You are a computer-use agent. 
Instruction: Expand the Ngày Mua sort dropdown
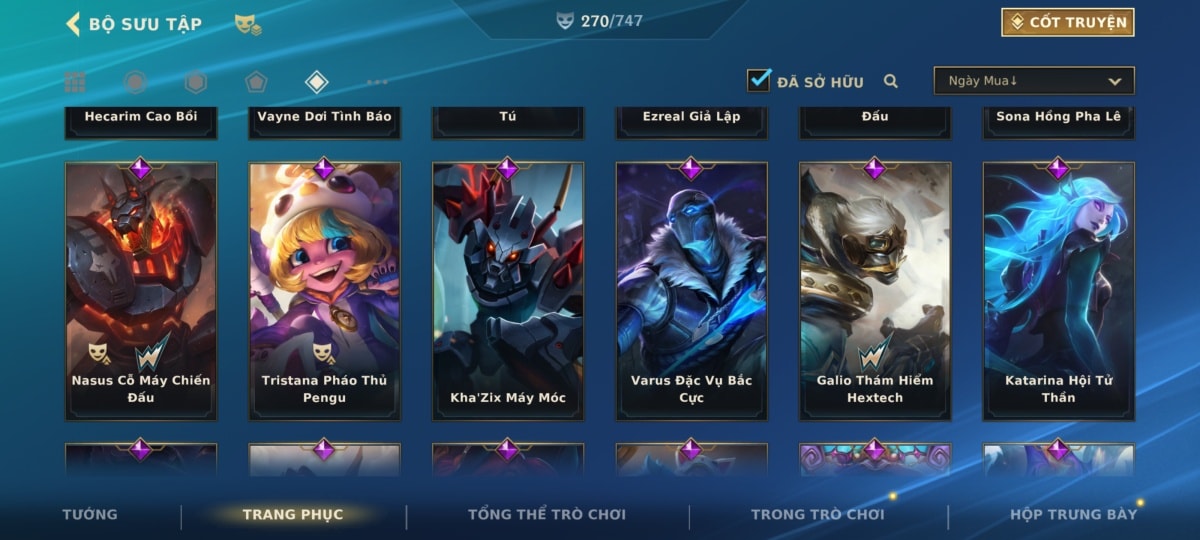click(1033, 81)
